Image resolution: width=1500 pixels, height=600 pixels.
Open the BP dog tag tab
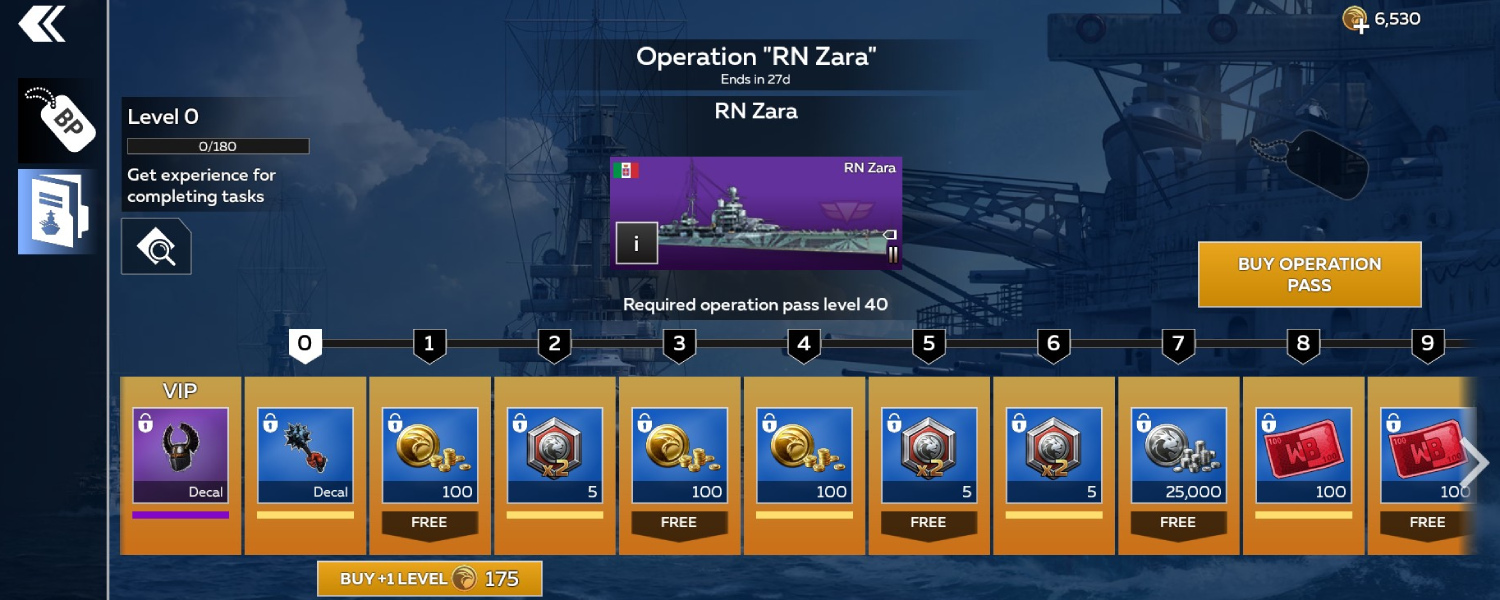[x=58, y=121]
